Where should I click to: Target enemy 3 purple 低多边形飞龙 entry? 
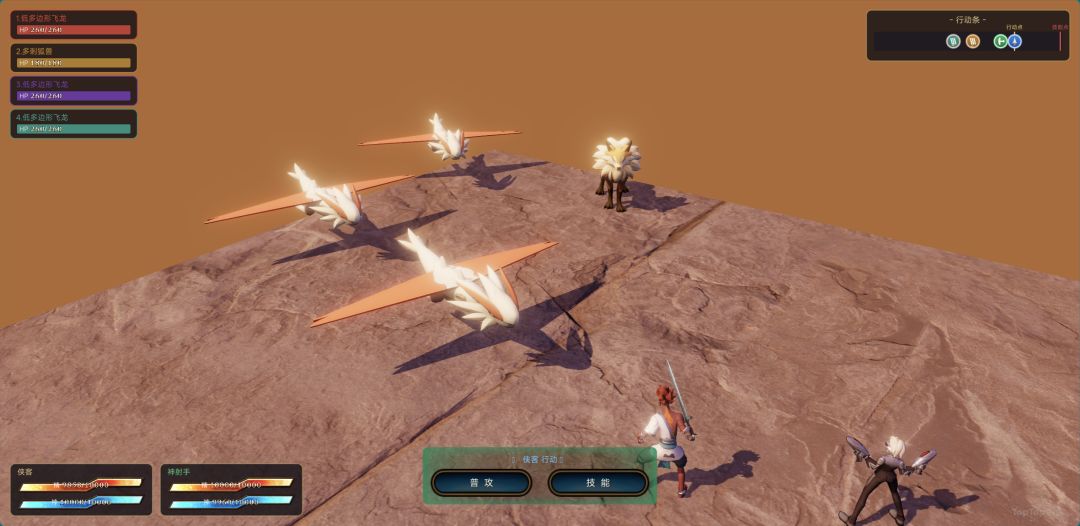pos(74,91)
